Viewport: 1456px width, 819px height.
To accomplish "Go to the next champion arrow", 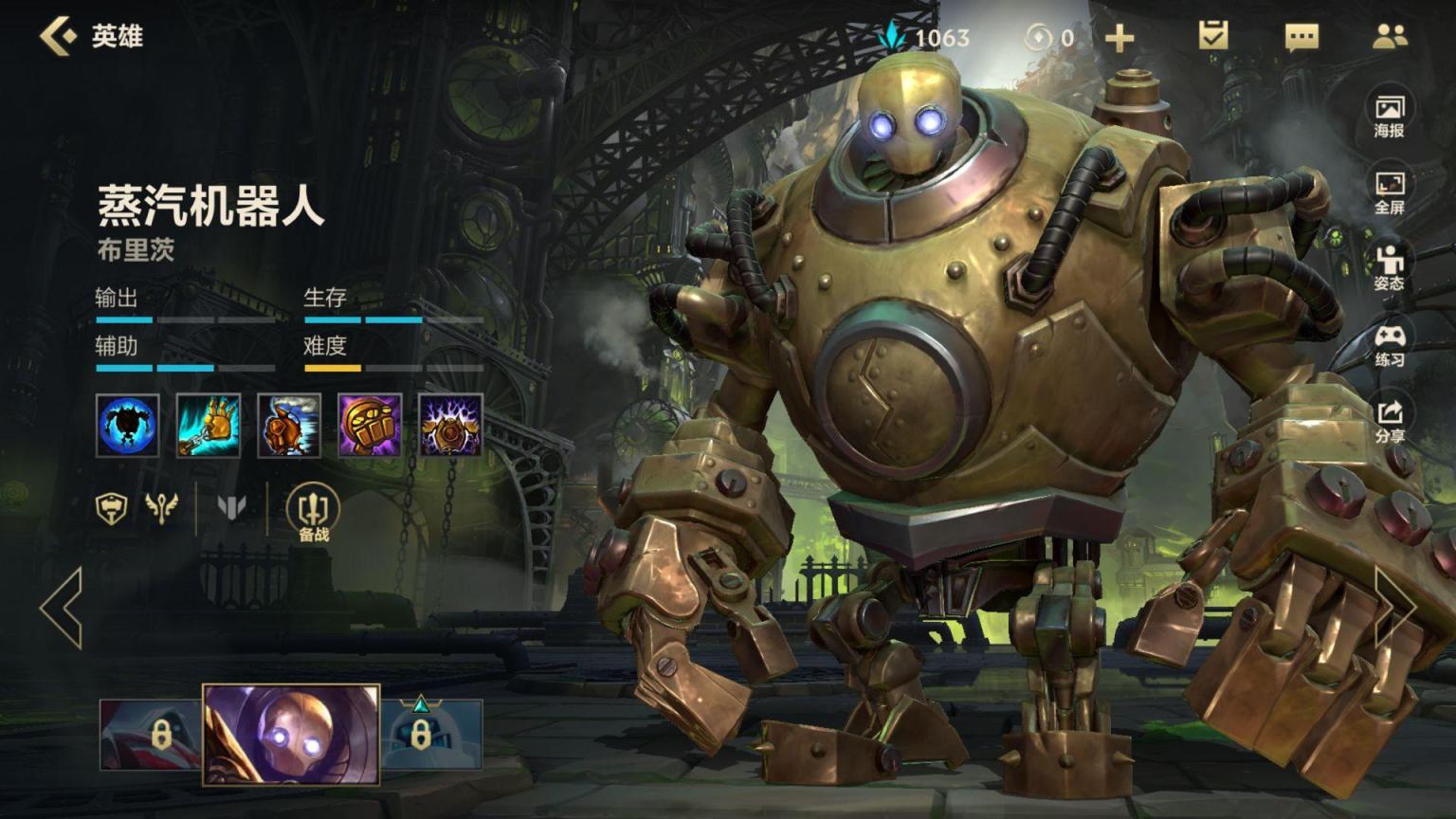I will (1394, 608).
